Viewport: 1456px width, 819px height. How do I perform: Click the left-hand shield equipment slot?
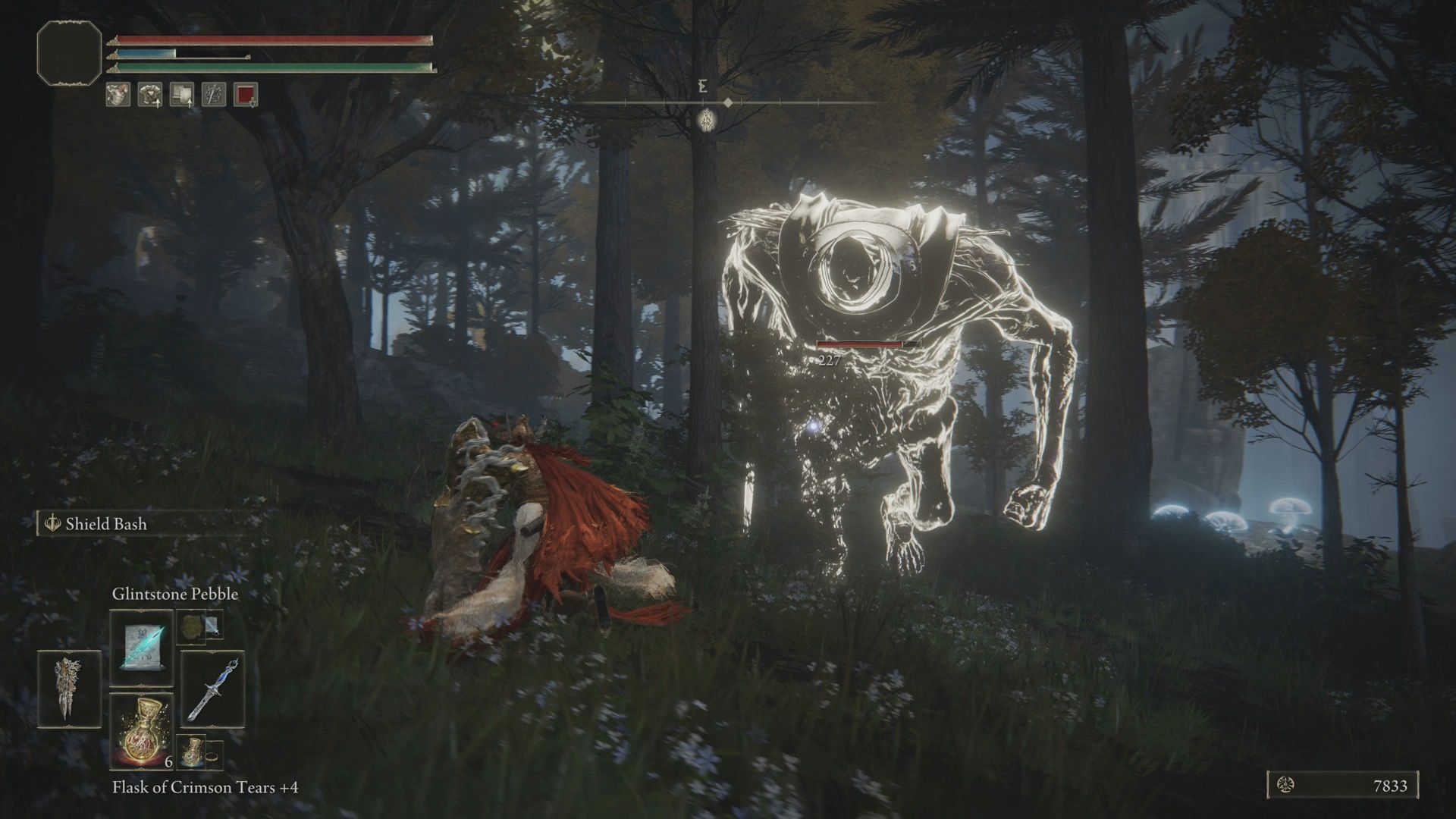pos(68,689)
